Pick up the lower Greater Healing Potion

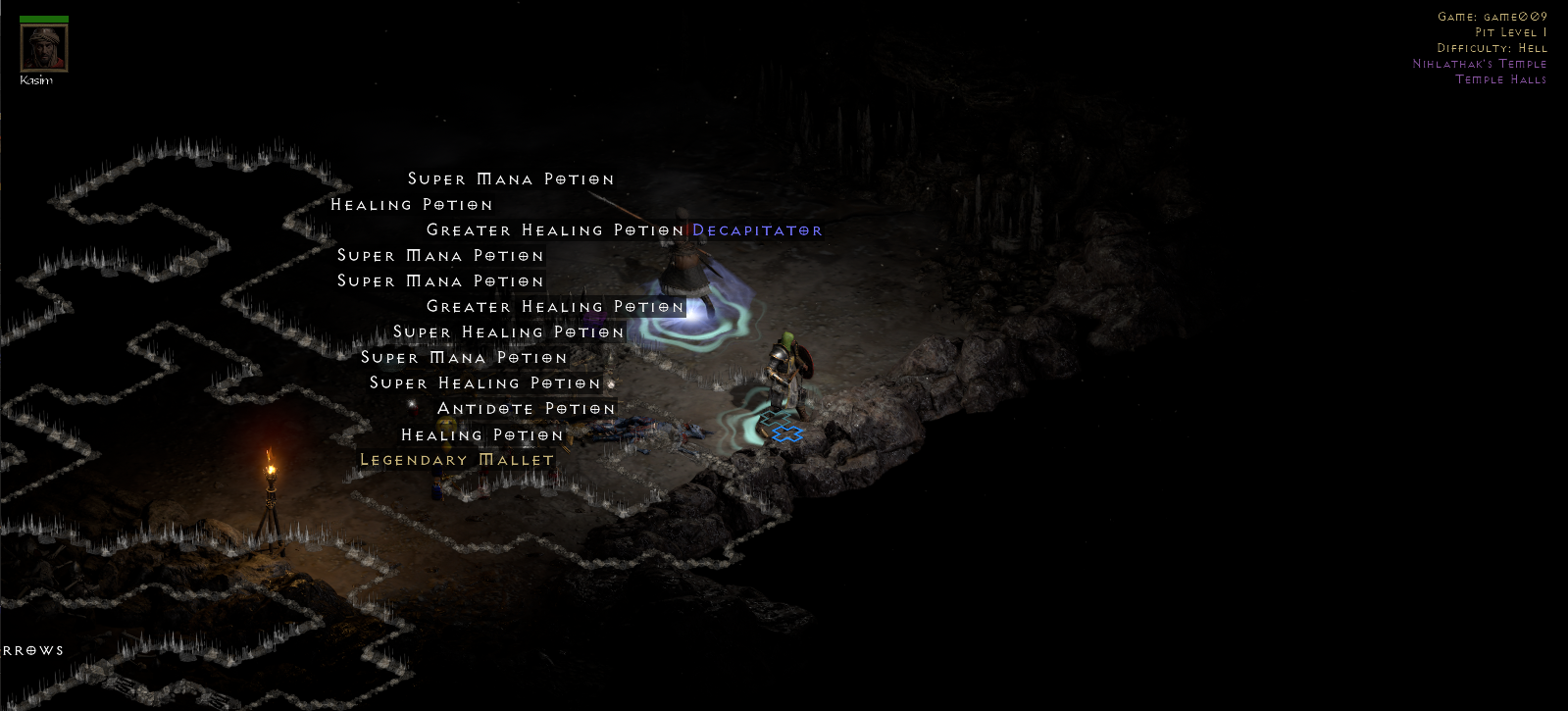554,307
